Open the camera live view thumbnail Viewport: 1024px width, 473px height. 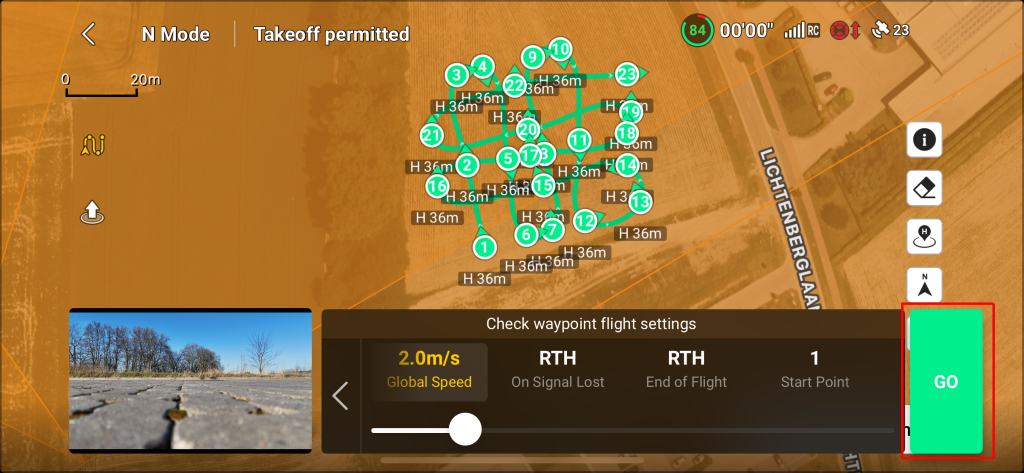tap(190, 378)
